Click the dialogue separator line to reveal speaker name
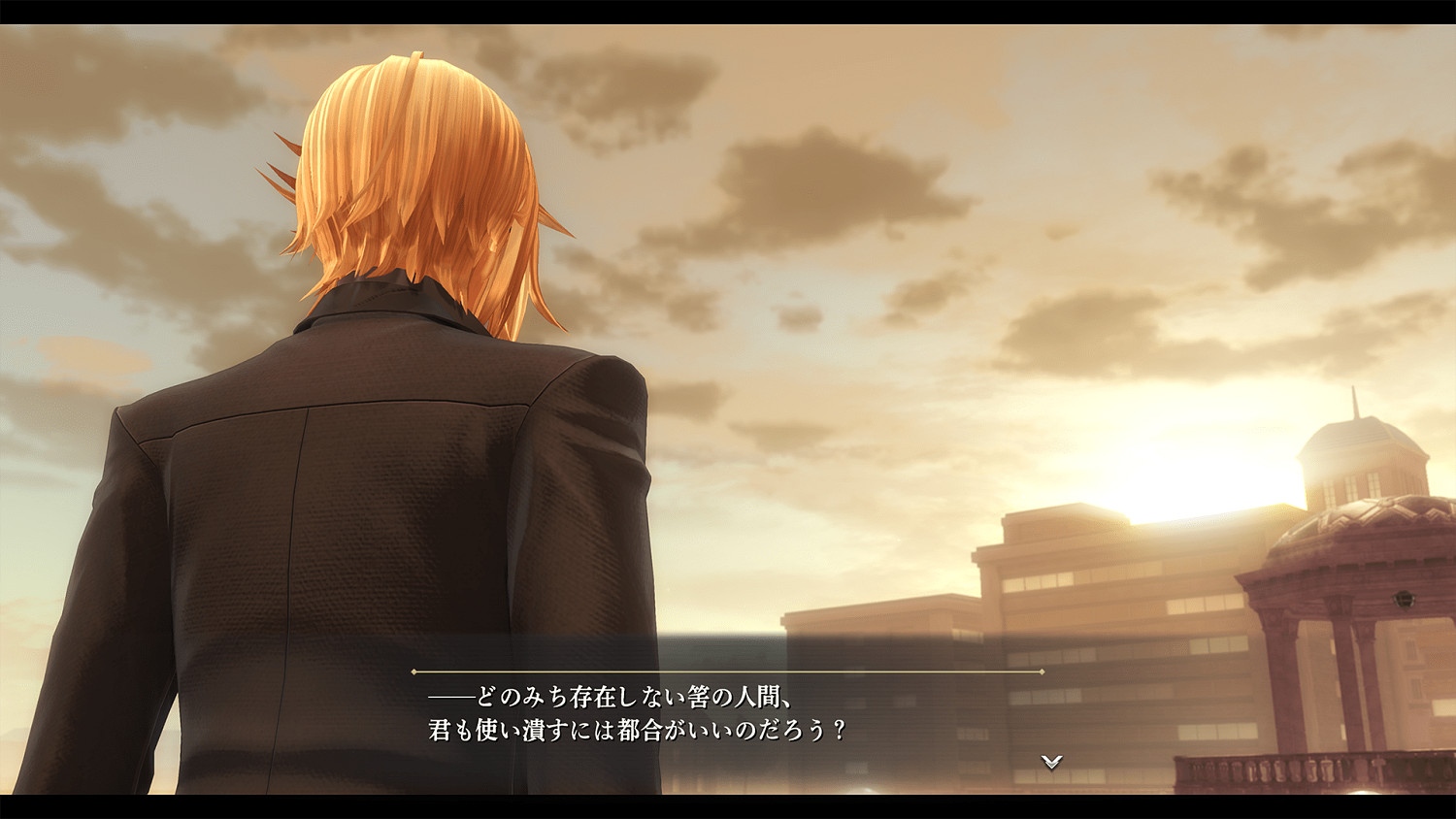Viewport: 1456px width, 819px height. (x=728, y=671)
